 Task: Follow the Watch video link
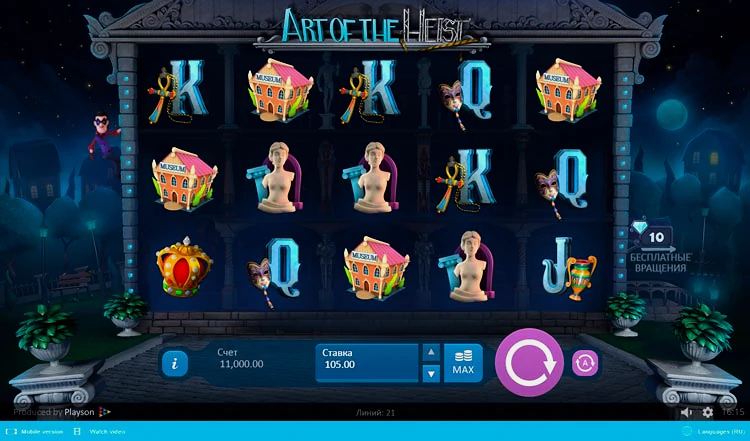click(x=107, y=432)
